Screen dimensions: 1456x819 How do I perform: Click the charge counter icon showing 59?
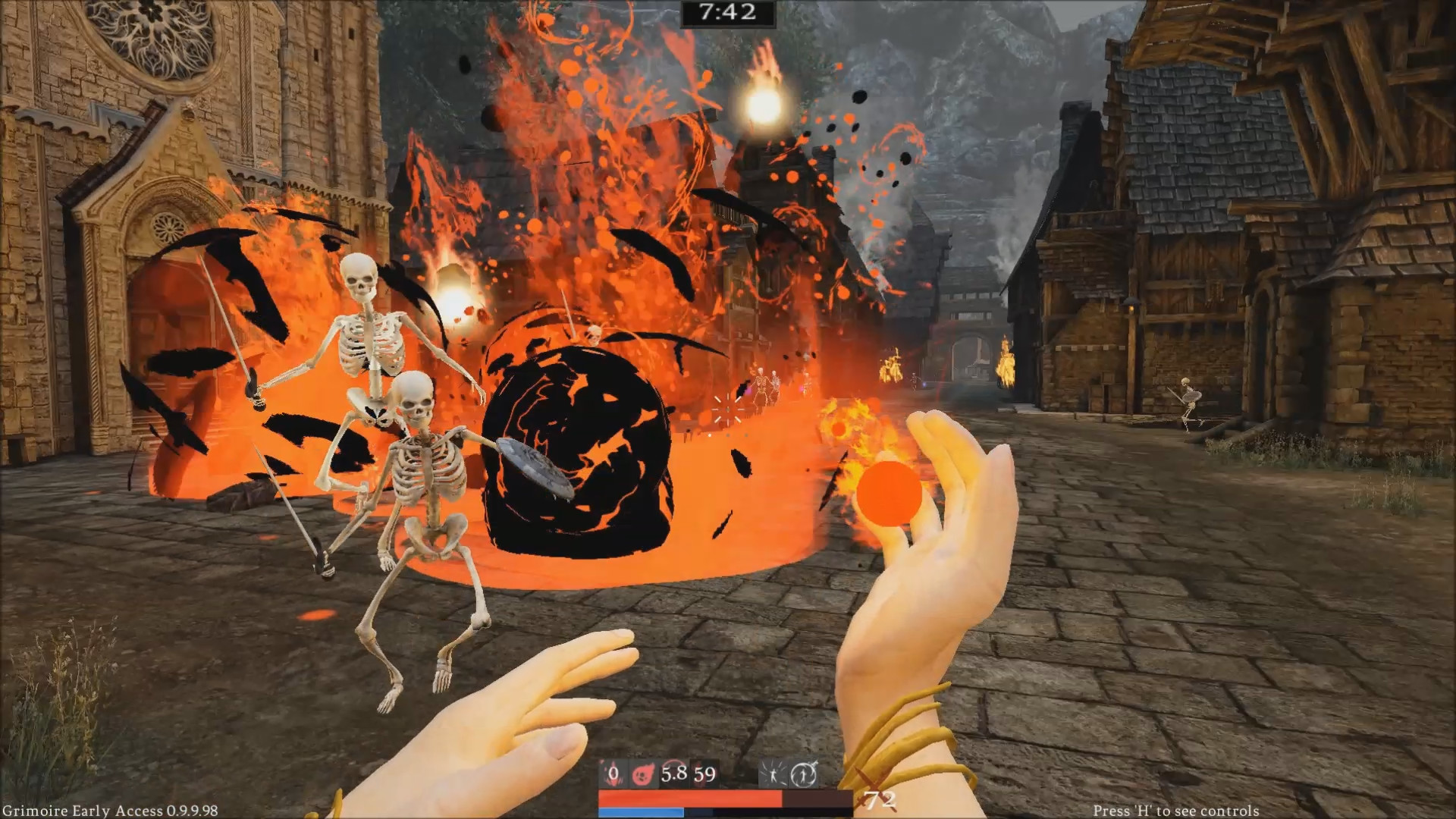pyautogui.click(x=704, y=773)
